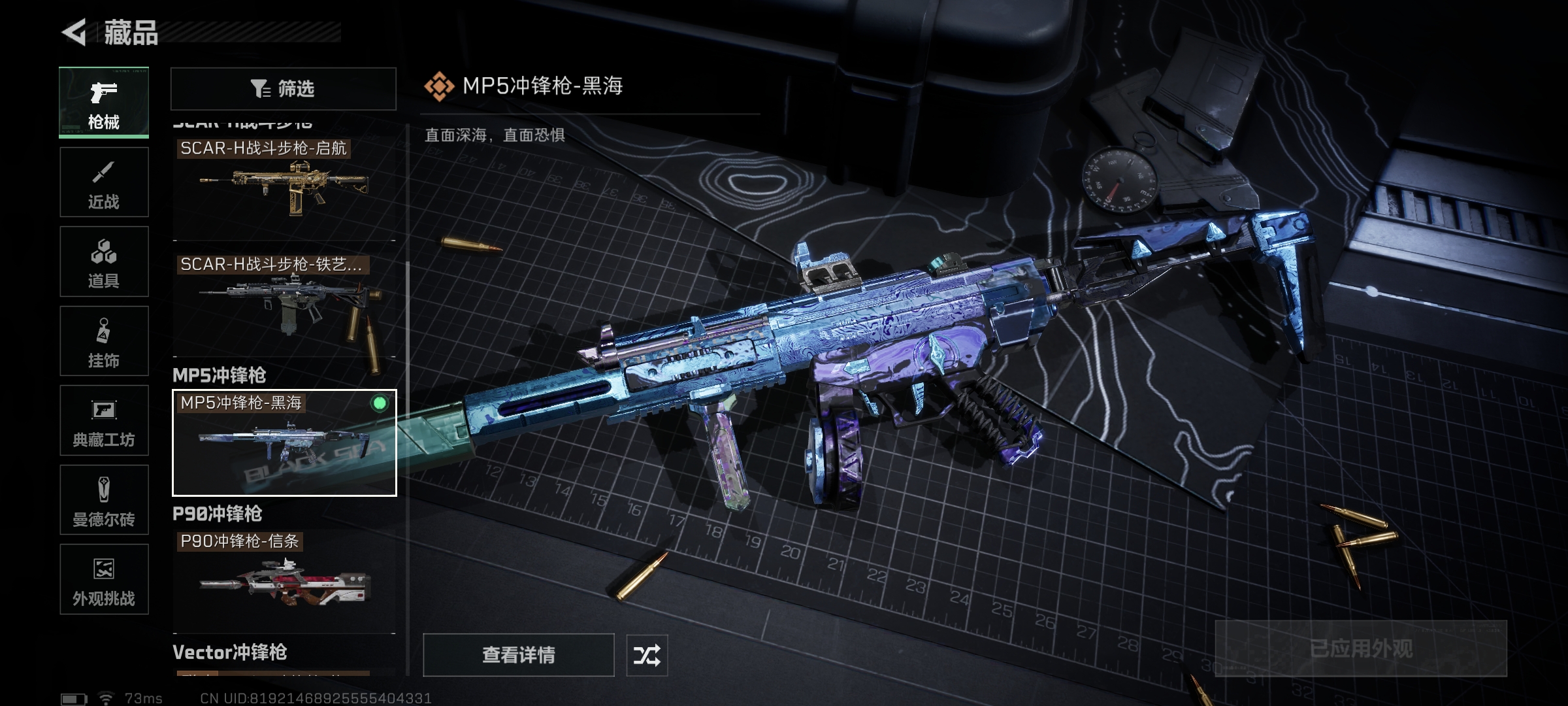
Task: Open the 近战 melee category
Action: tap(104, 182)
